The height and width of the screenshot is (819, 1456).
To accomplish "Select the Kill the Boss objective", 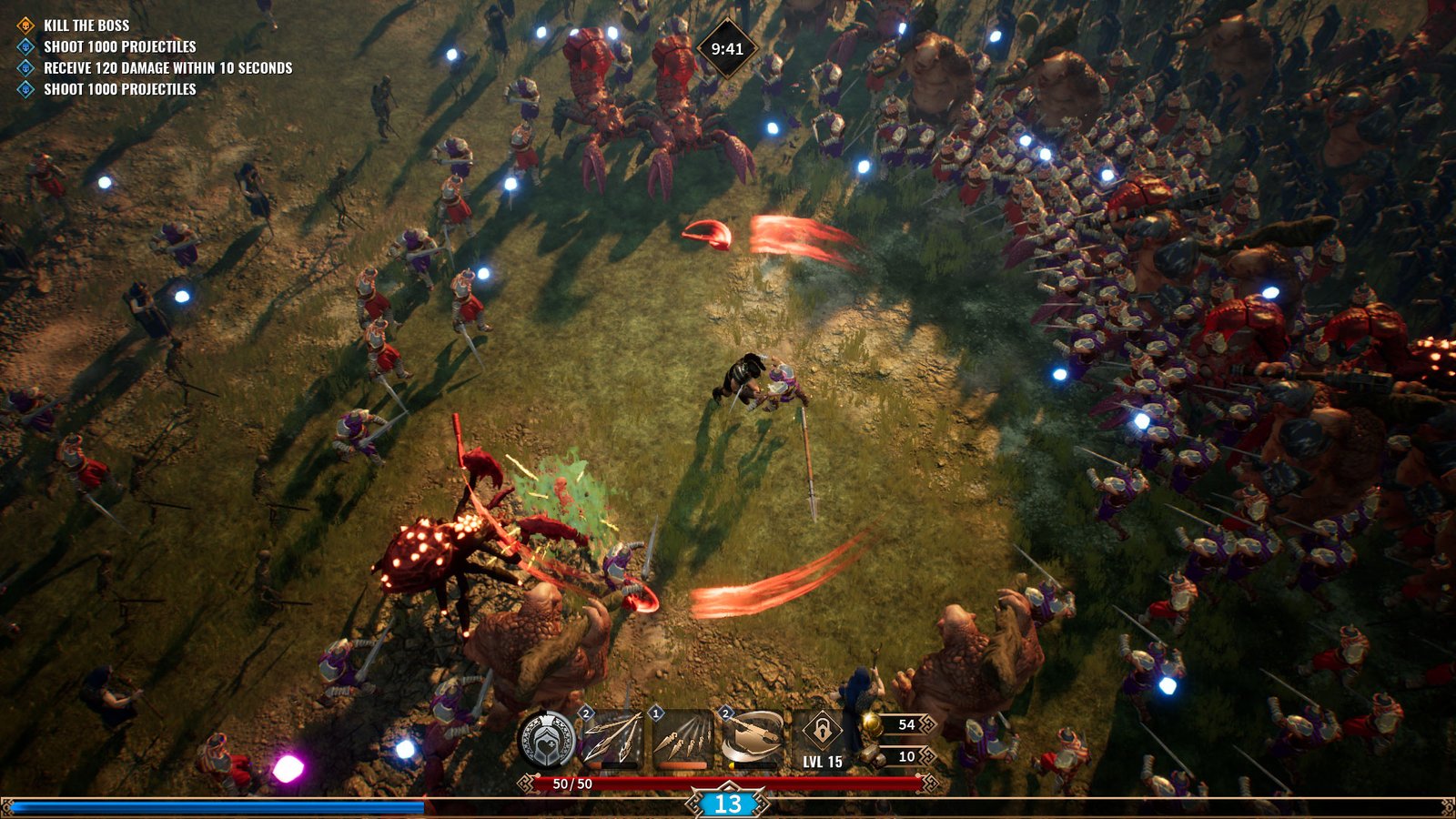I will click(86, 25).
